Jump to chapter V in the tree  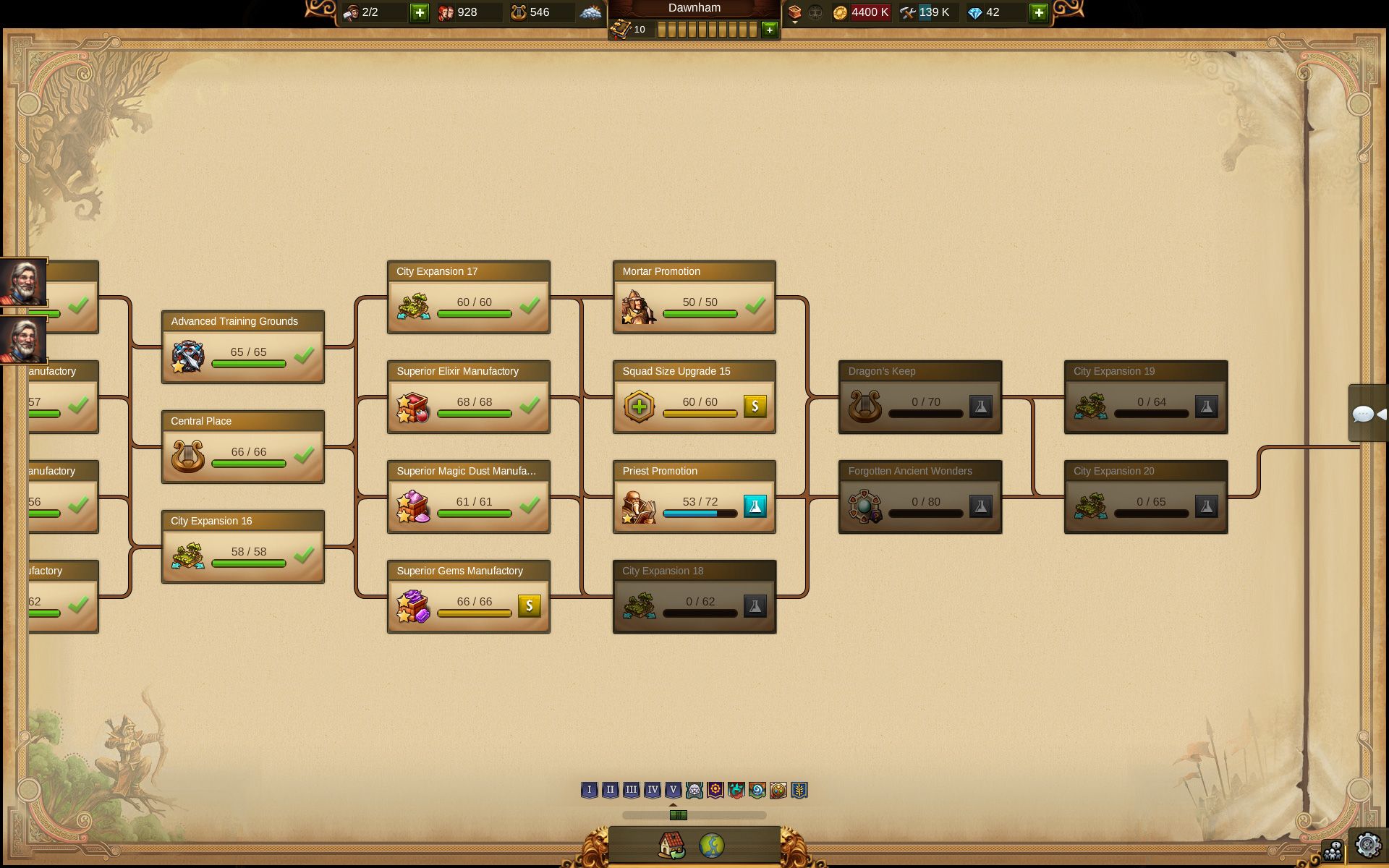(x=673, y=790)
